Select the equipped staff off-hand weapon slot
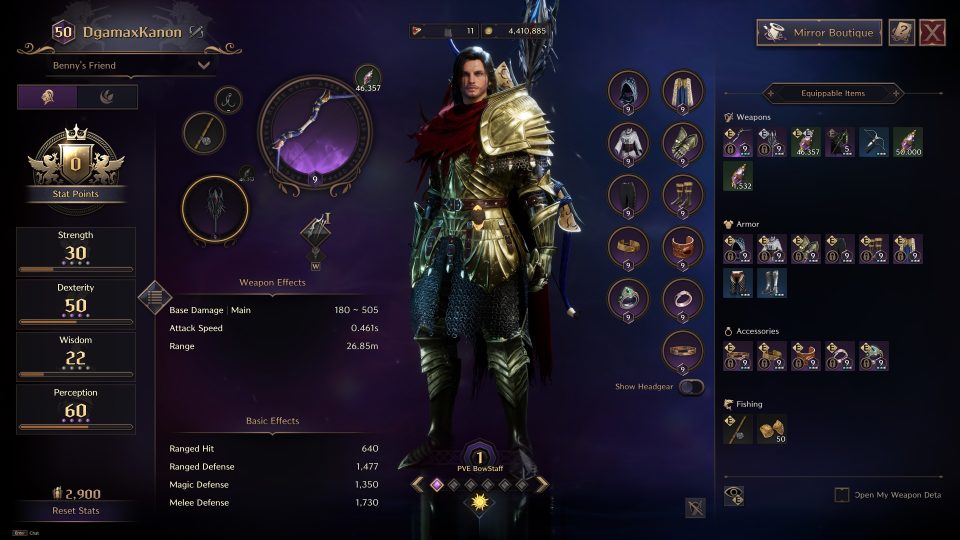The width and height of the screenshot is (960, 540). click(215, 210)
